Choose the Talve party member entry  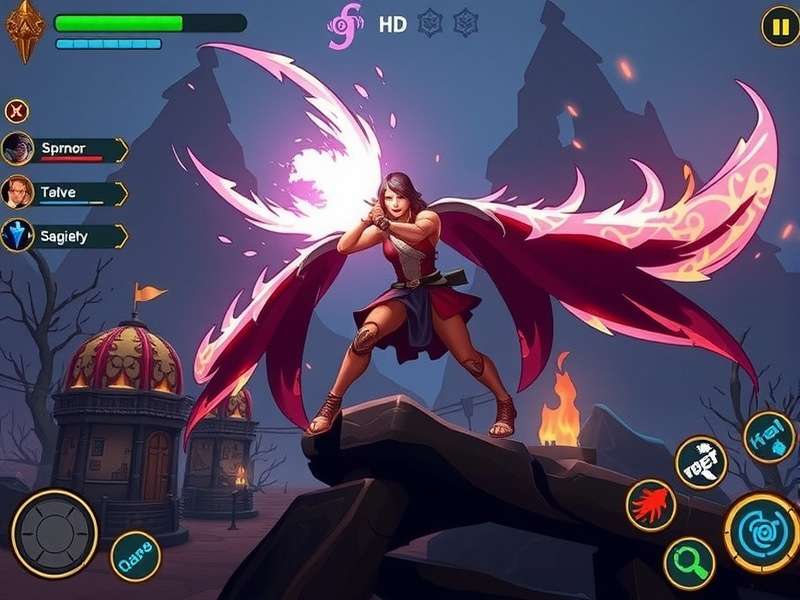tap(66, 192)
